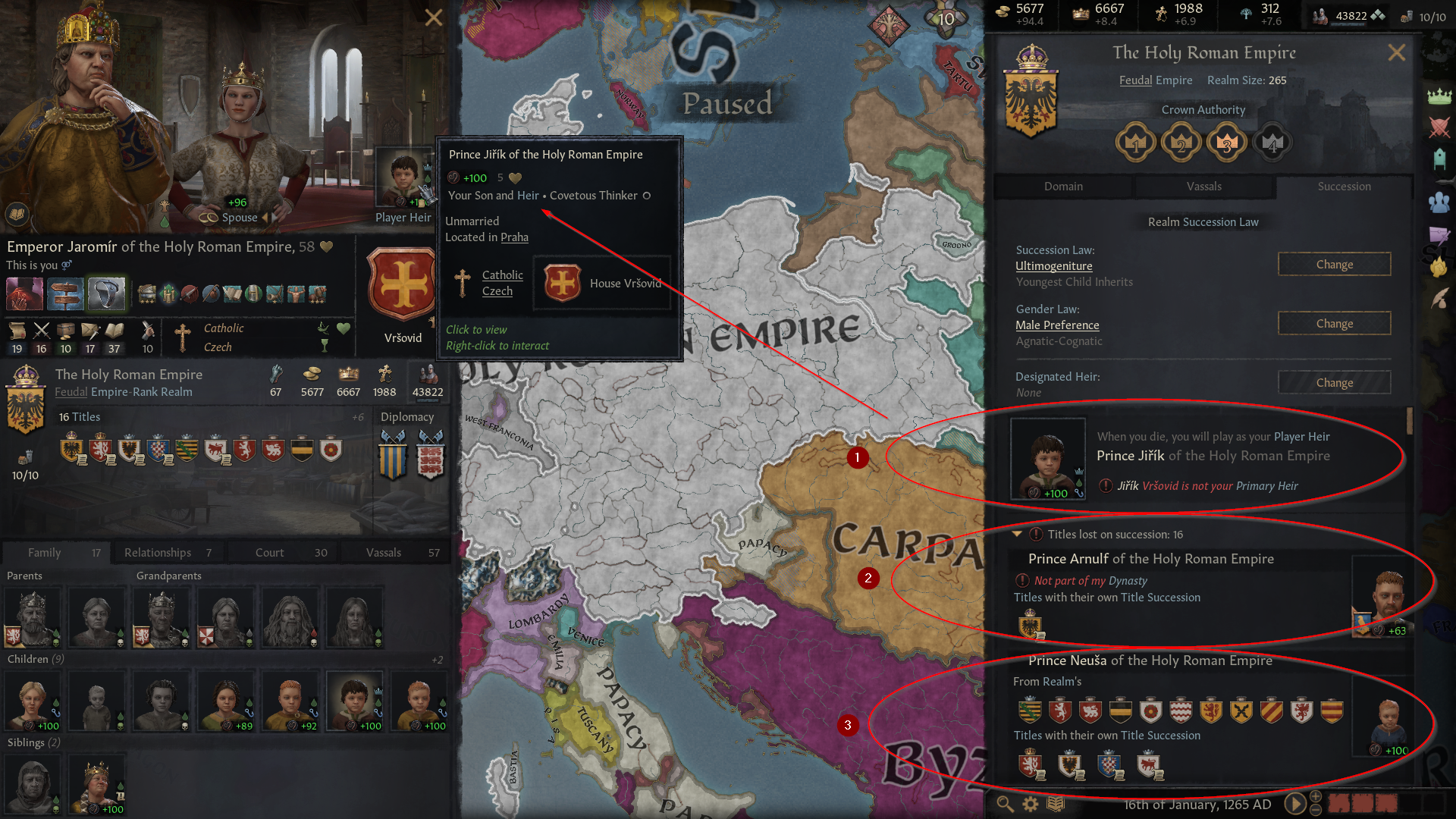
Task: Open the Relationships tab
Action: coord(157,552)
